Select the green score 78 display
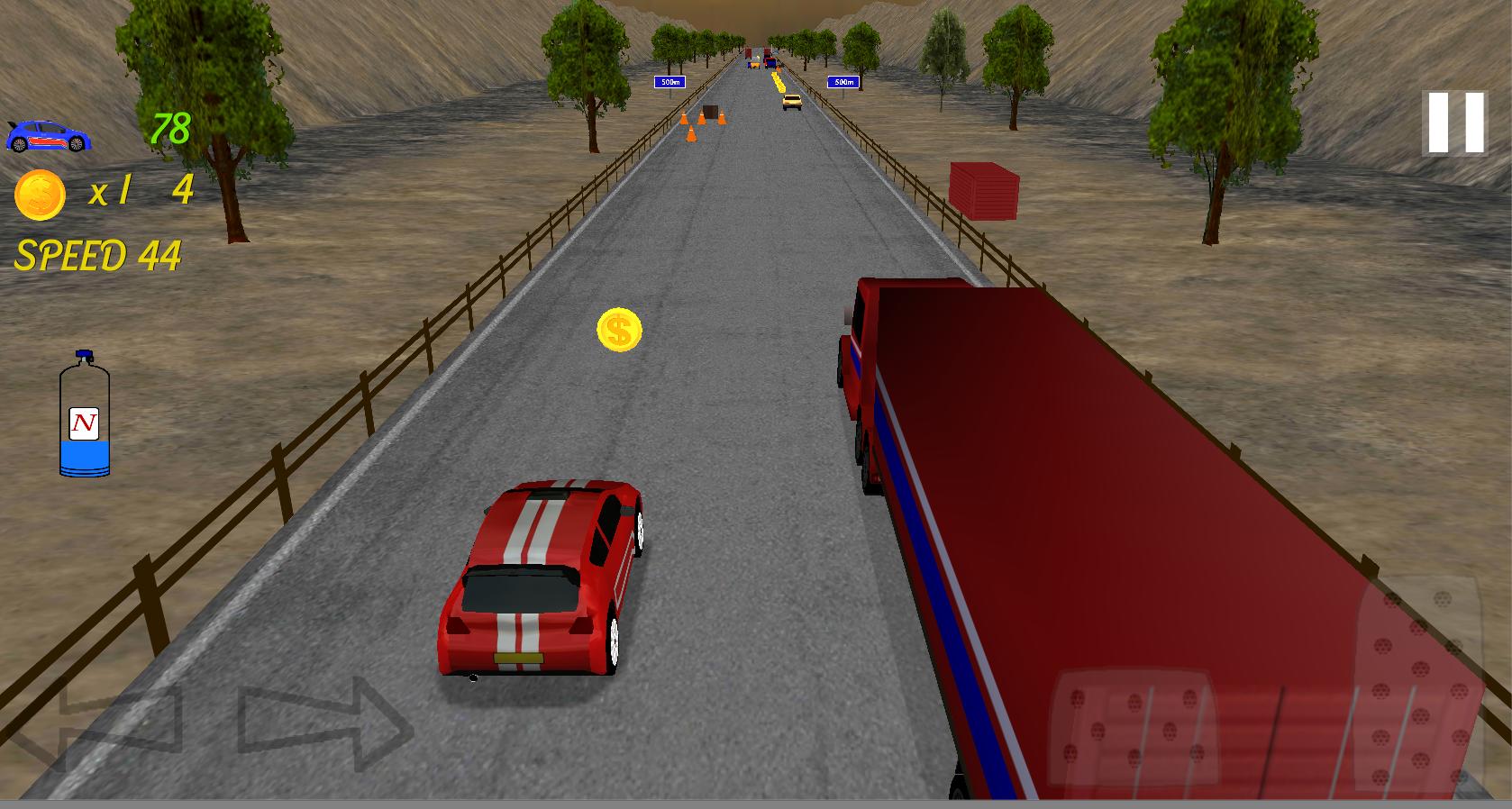 click(169, 128)
